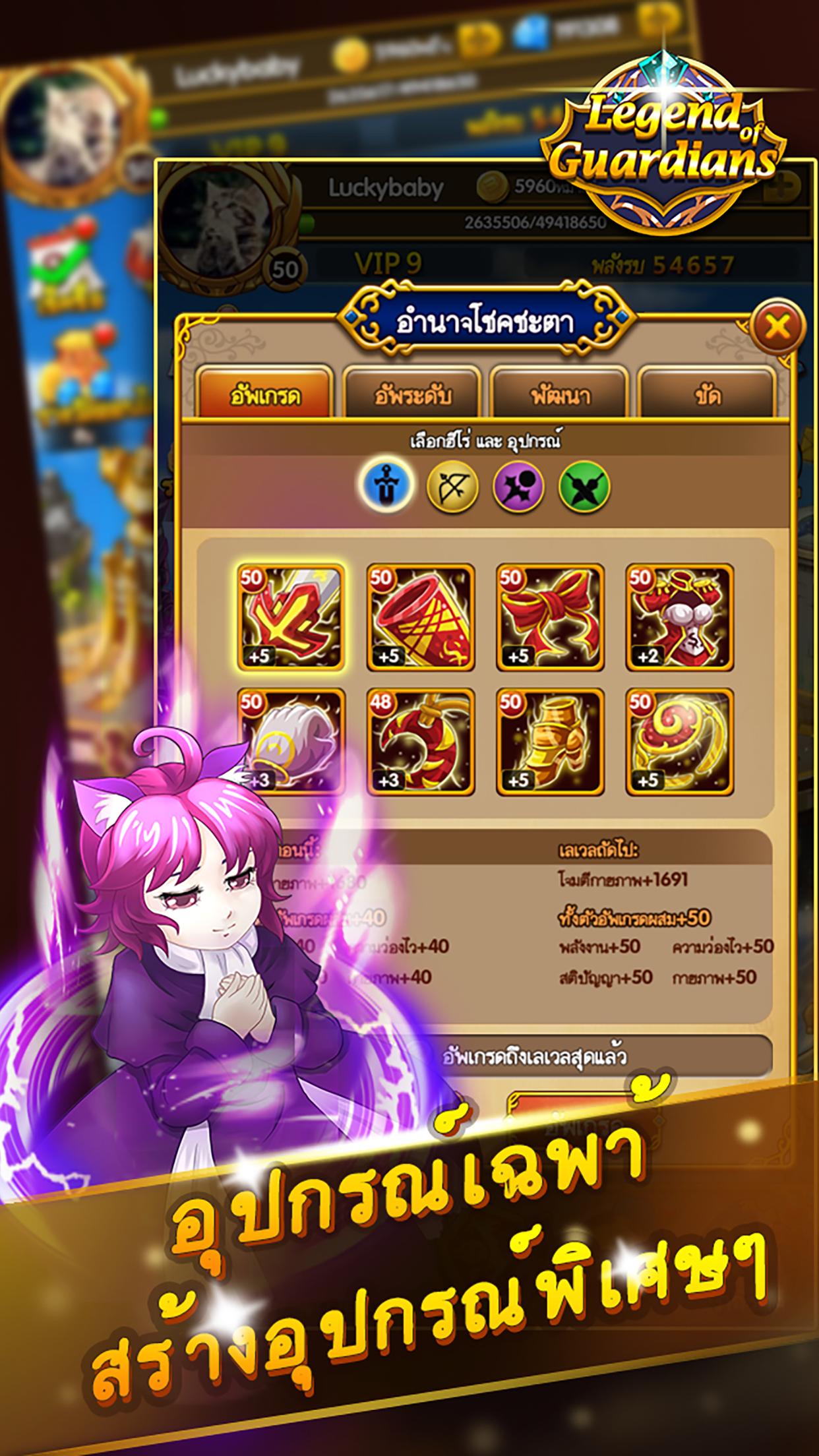Image resolution: width=819 pixels, height=1456 pixels.
Task: Select the yellow bow hero class icon
Action: (452, 487)
